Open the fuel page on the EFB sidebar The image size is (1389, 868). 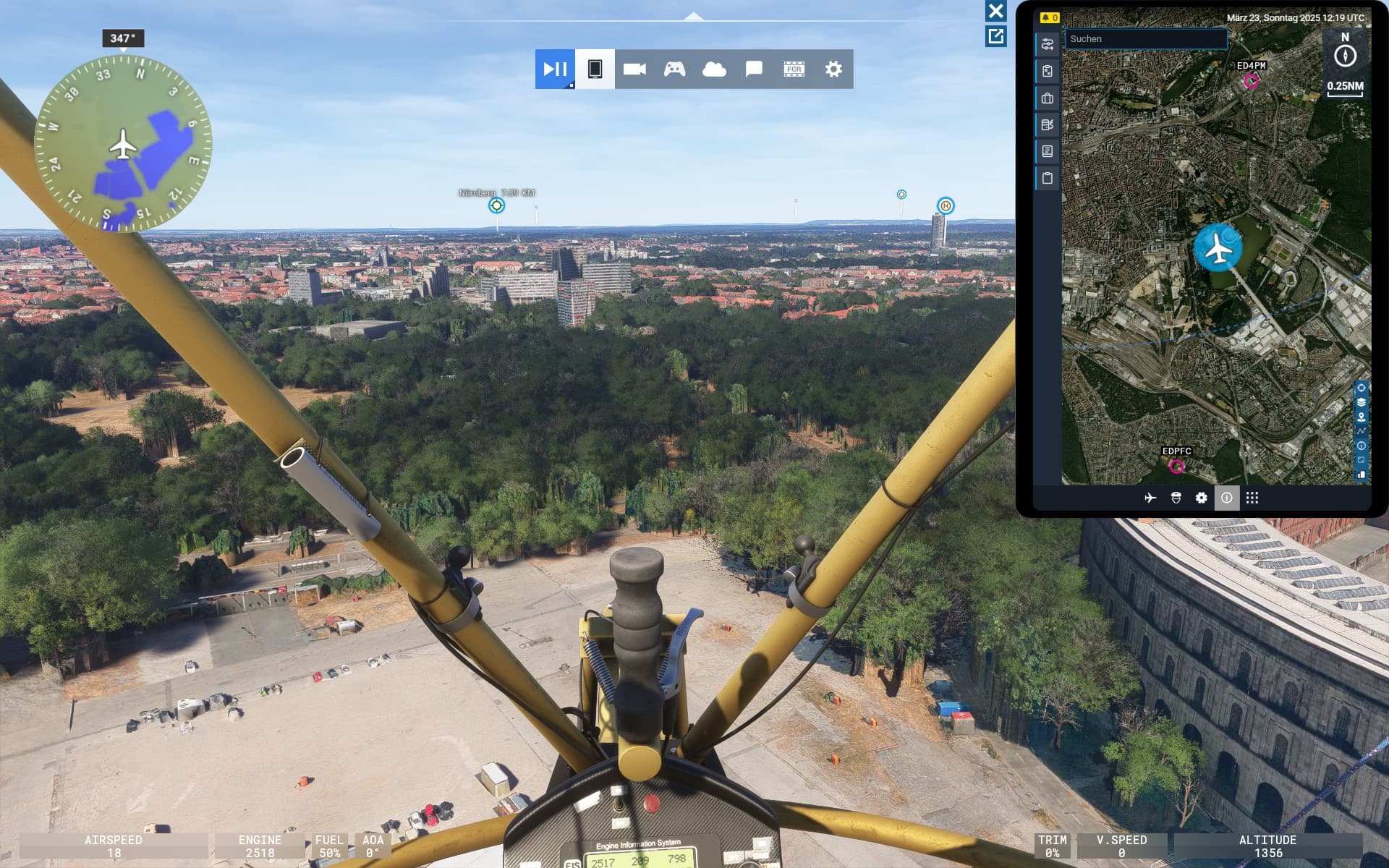click(x=1048, y=124)
